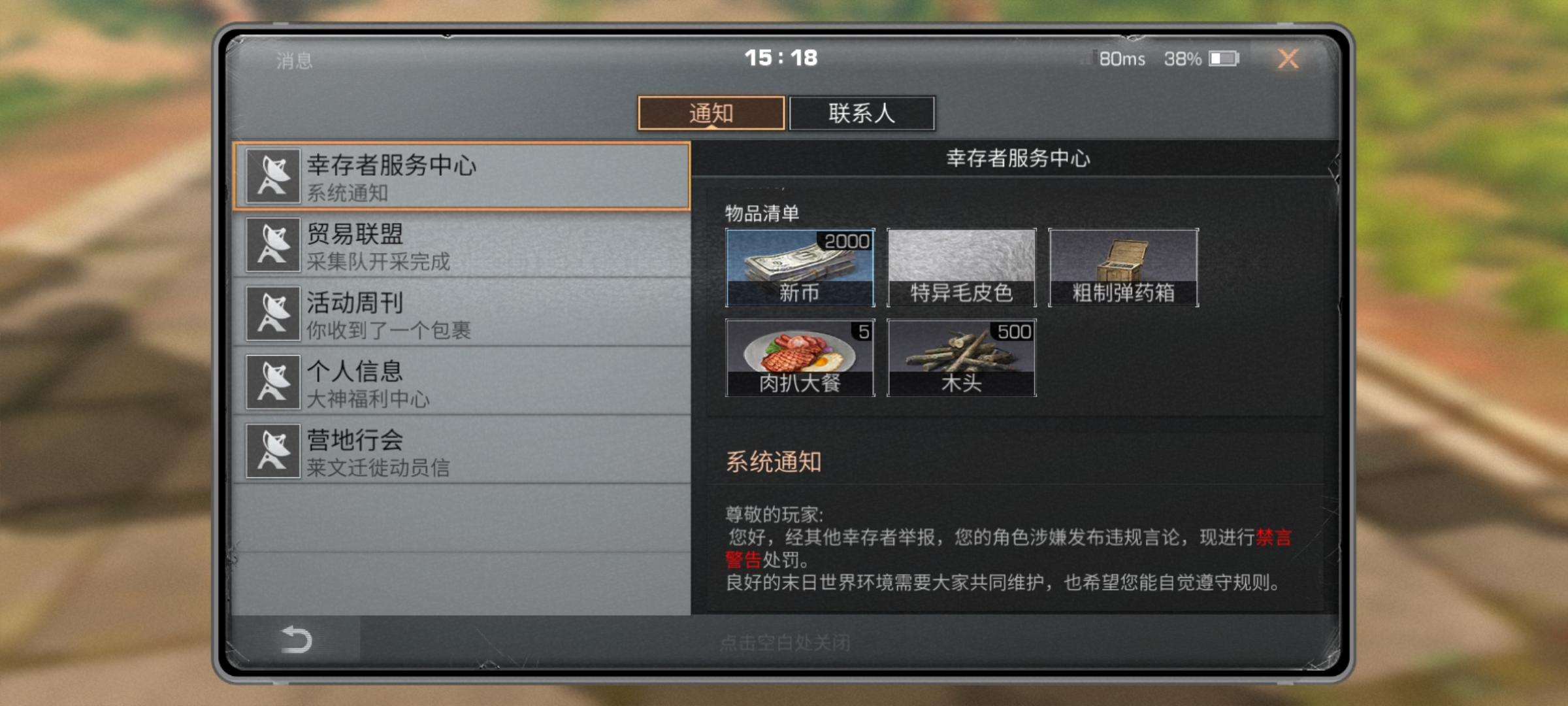Switch to the 联系人 tab

pos(862,112)
